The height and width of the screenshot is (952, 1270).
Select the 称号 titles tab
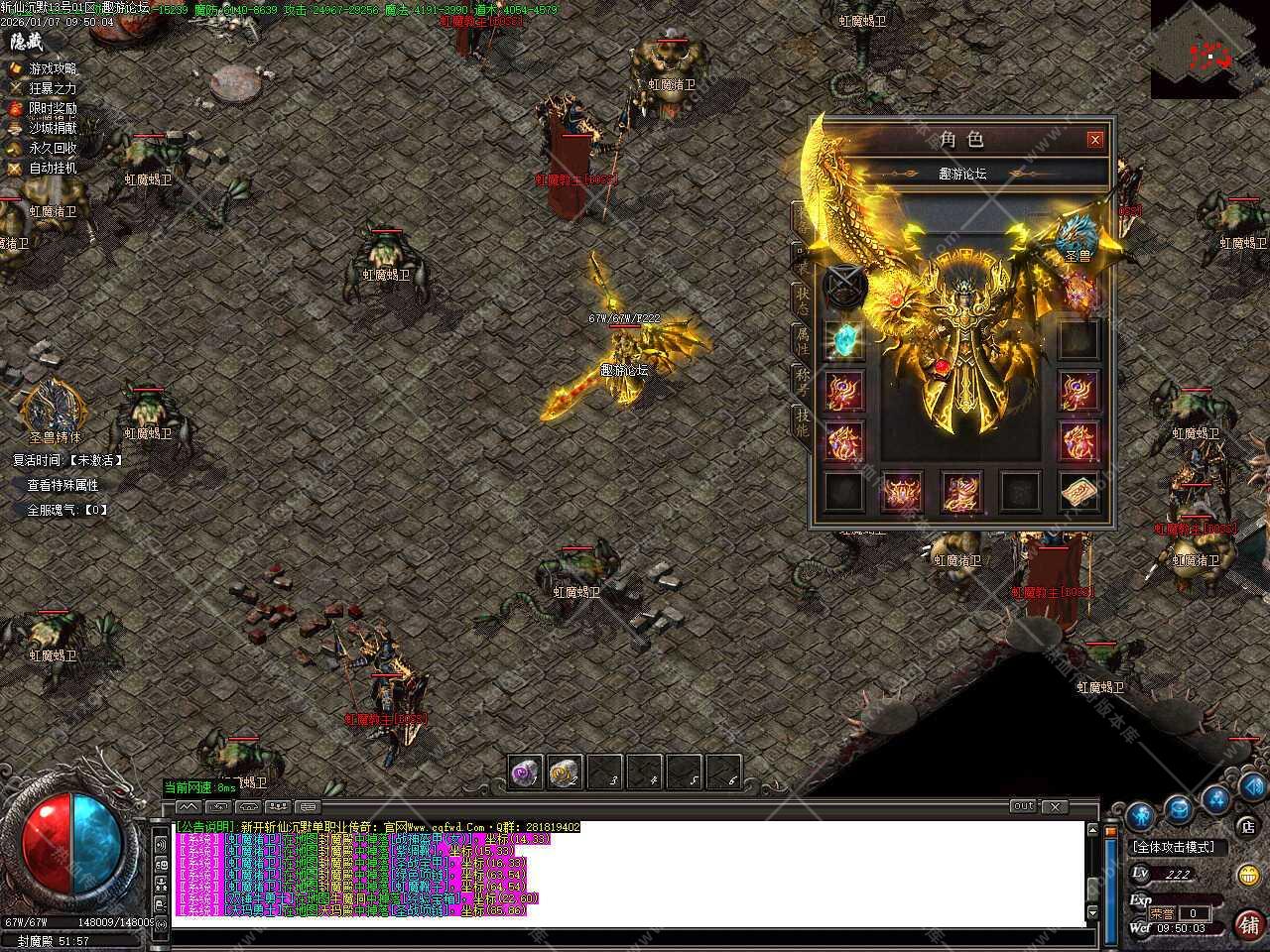[x=802, y=381]
